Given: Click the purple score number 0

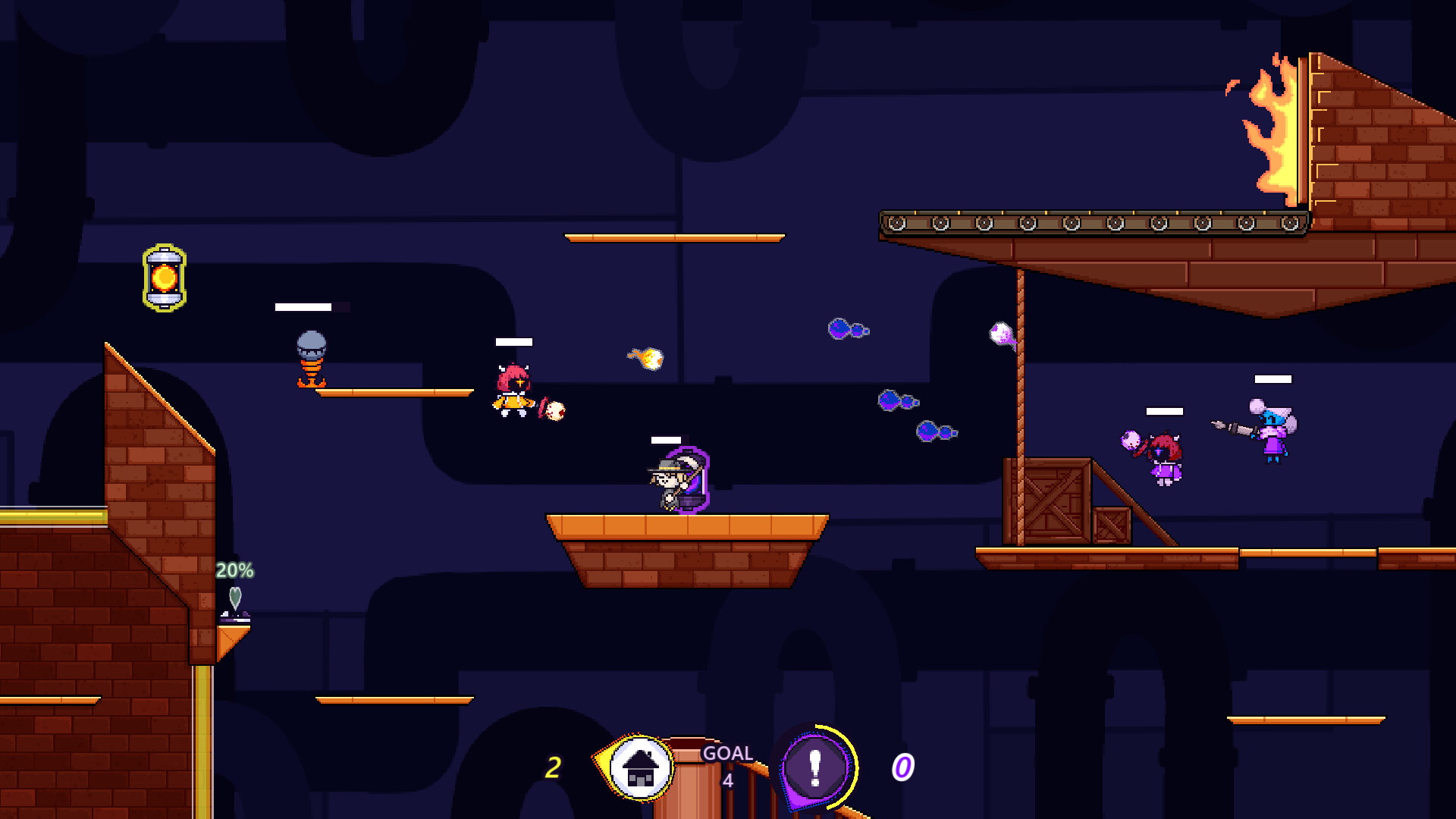Looking at the screenshot, I should pyautogui.click(x=902, y=767).
